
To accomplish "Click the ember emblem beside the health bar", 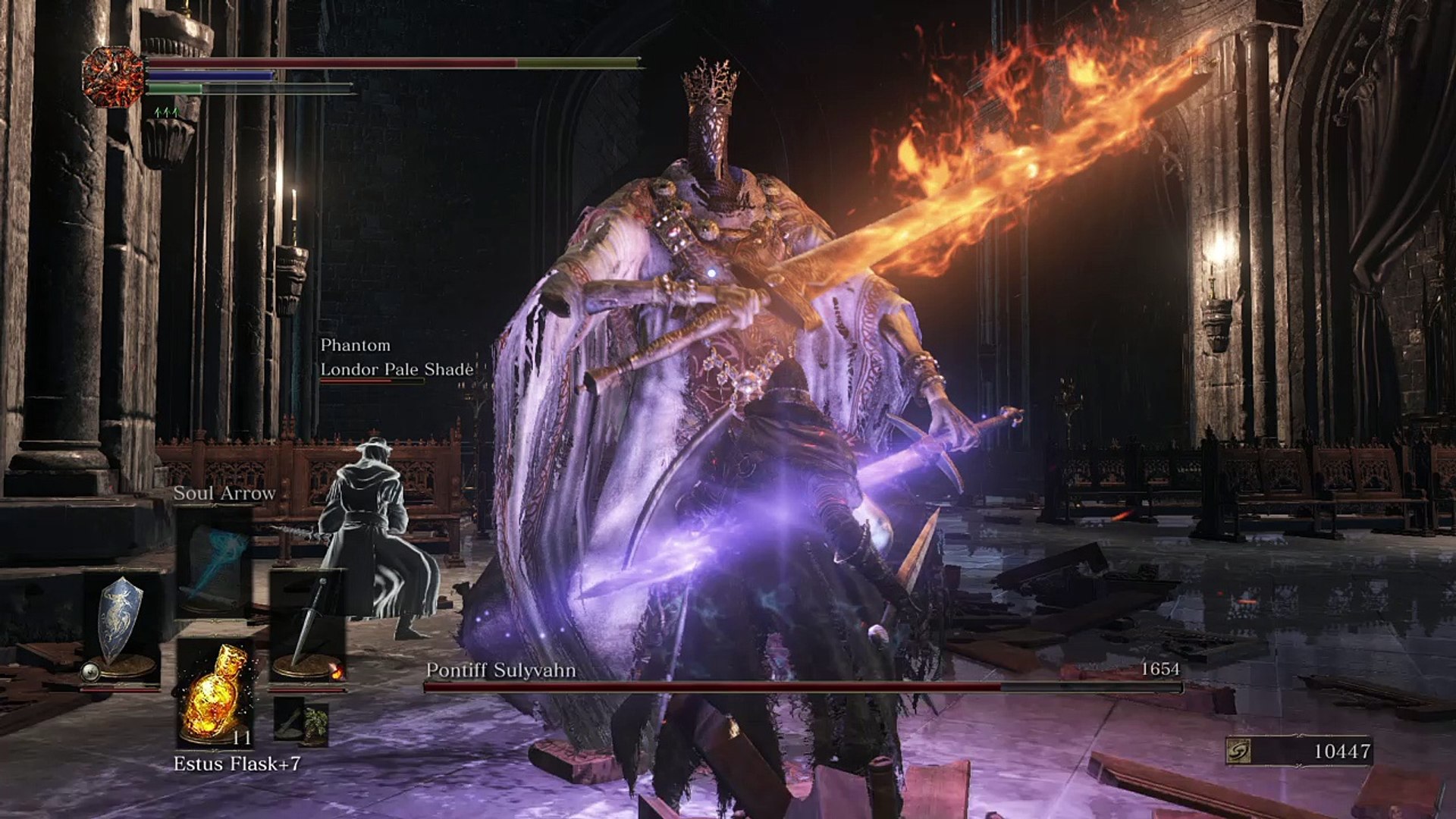I will coord(114,75).
